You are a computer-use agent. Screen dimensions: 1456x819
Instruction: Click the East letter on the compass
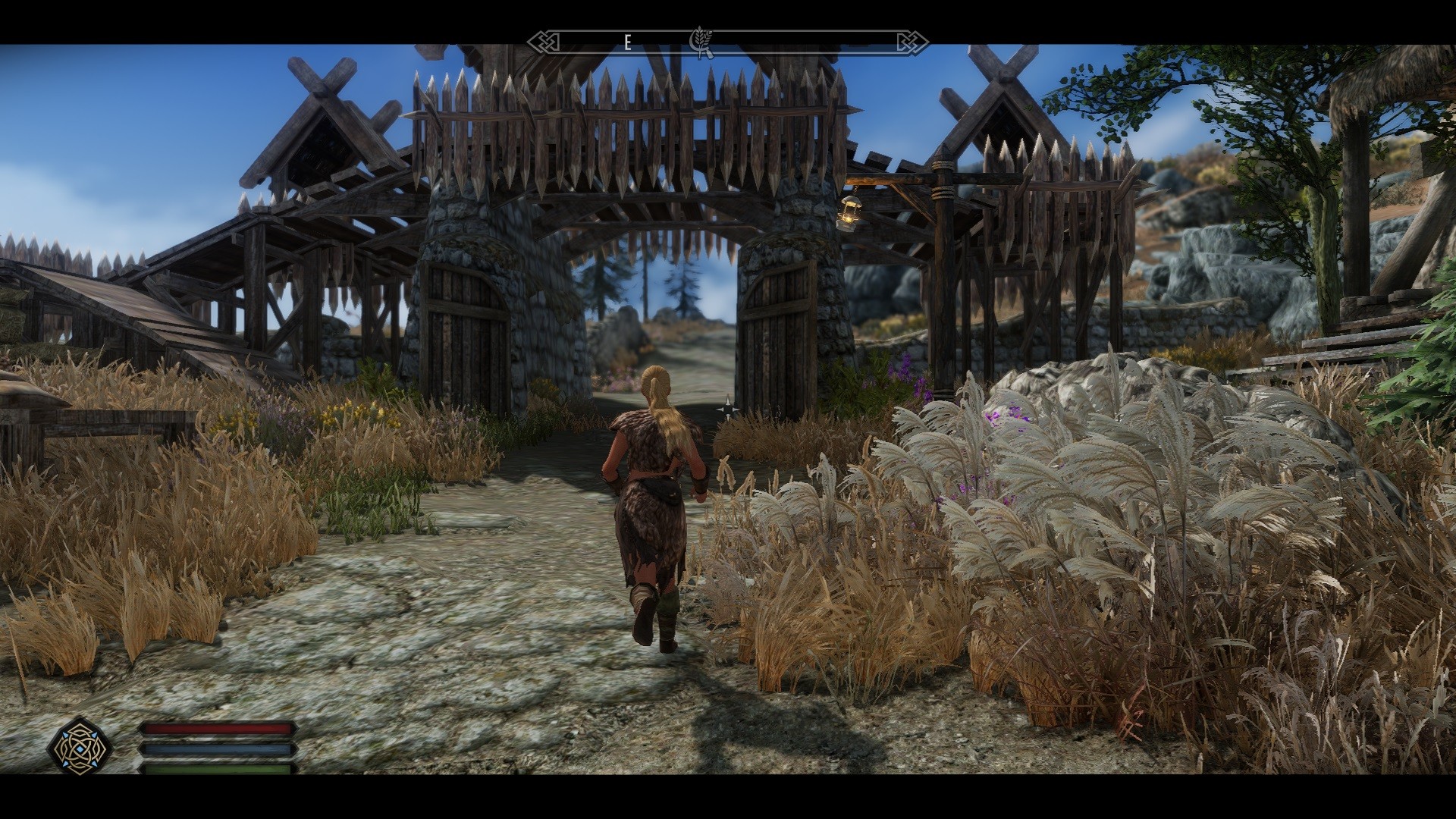(627, 43)
